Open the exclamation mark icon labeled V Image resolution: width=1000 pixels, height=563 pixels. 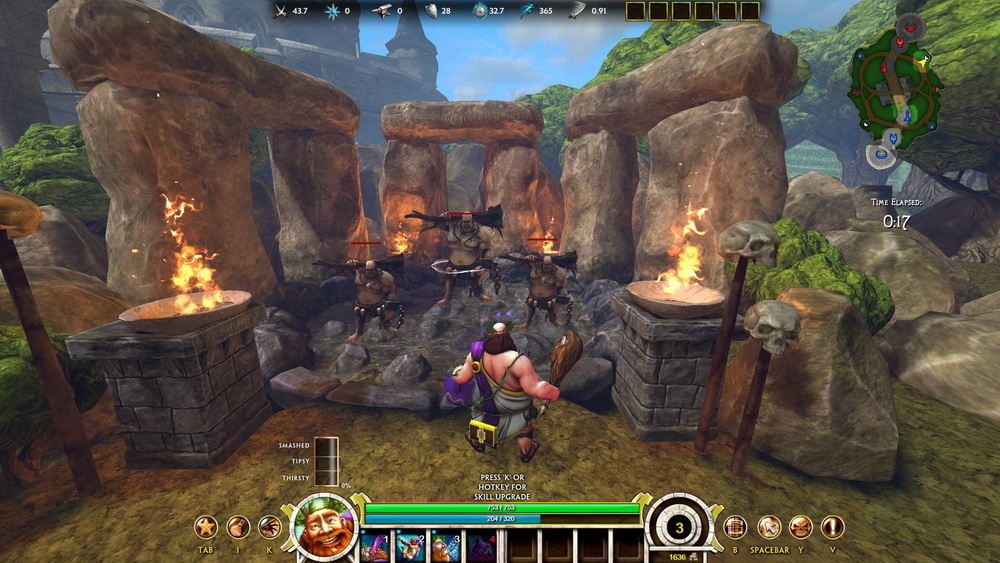tap(832, 527)
